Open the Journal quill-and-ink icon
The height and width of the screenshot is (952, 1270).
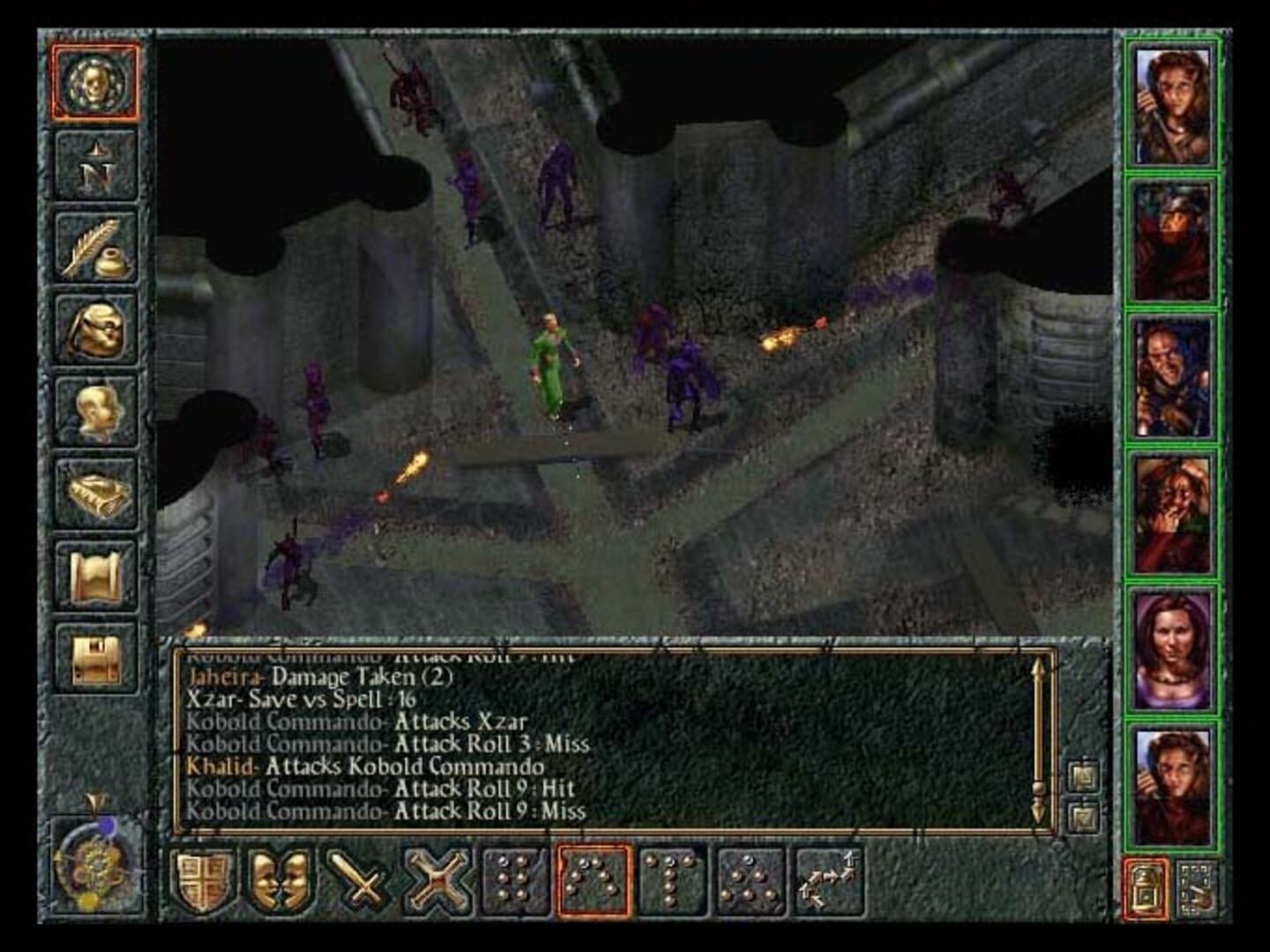(x=95, y=246)
